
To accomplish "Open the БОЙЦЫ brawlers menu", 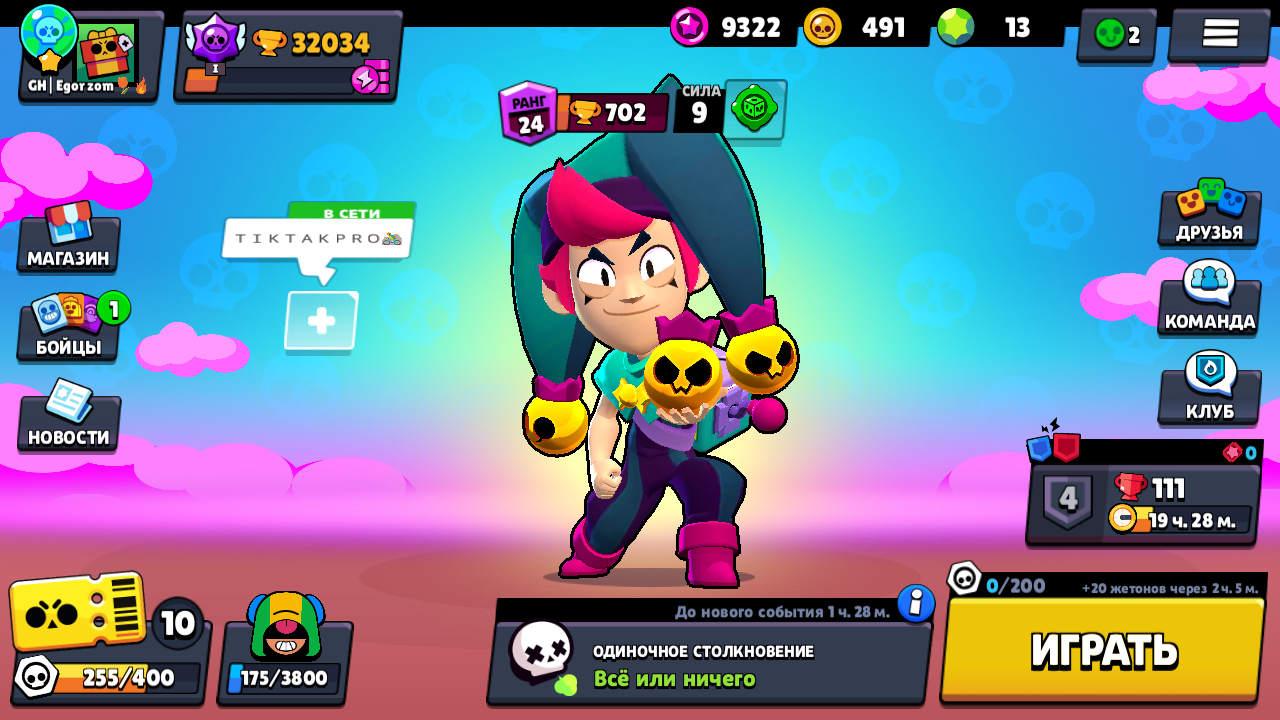I will click(x=68, y=328).
